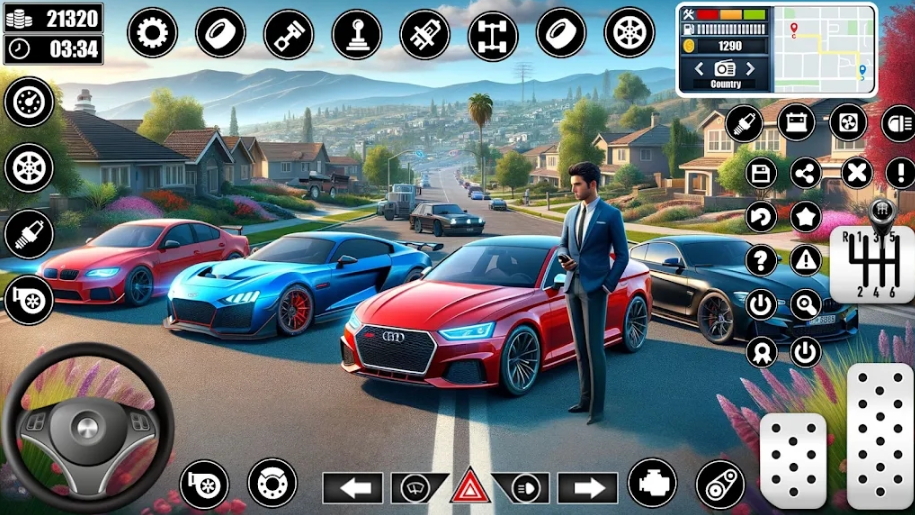
Task: Tap the star icon button
Action: (805, 216)
